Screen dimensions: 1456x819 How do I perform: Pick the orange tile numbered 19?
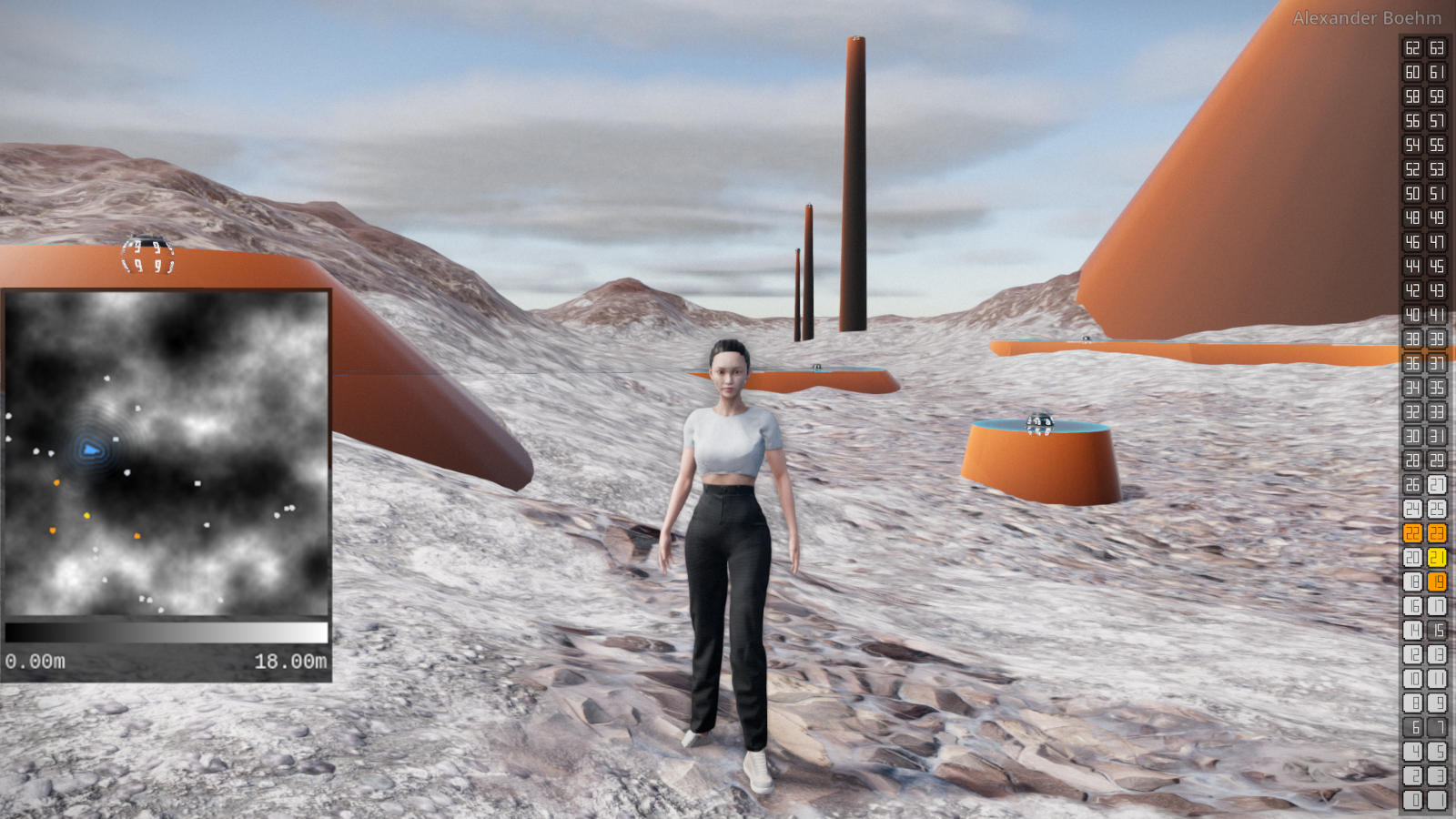point(1437,581)
